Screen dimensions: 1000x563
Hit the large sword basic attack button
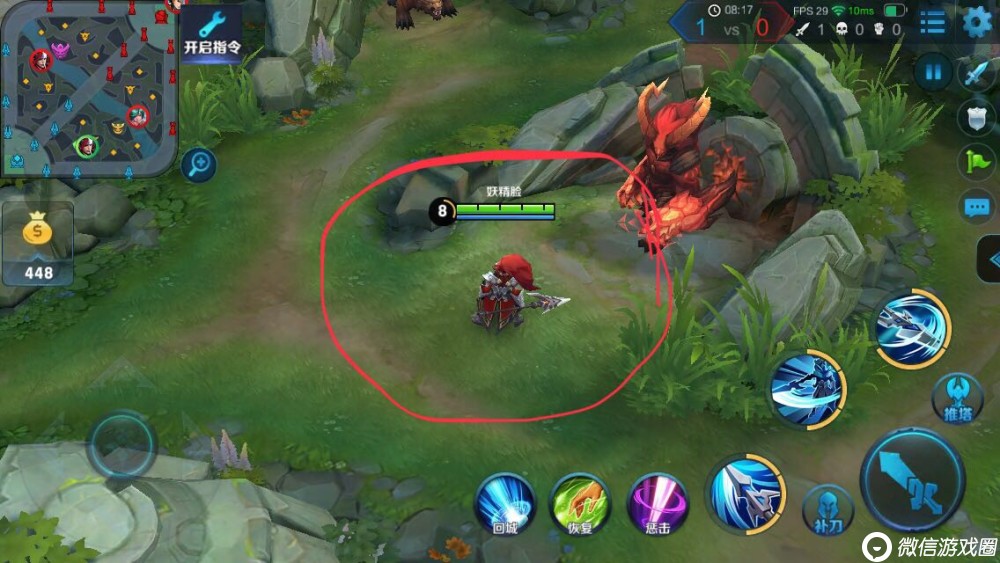[912, 483]
